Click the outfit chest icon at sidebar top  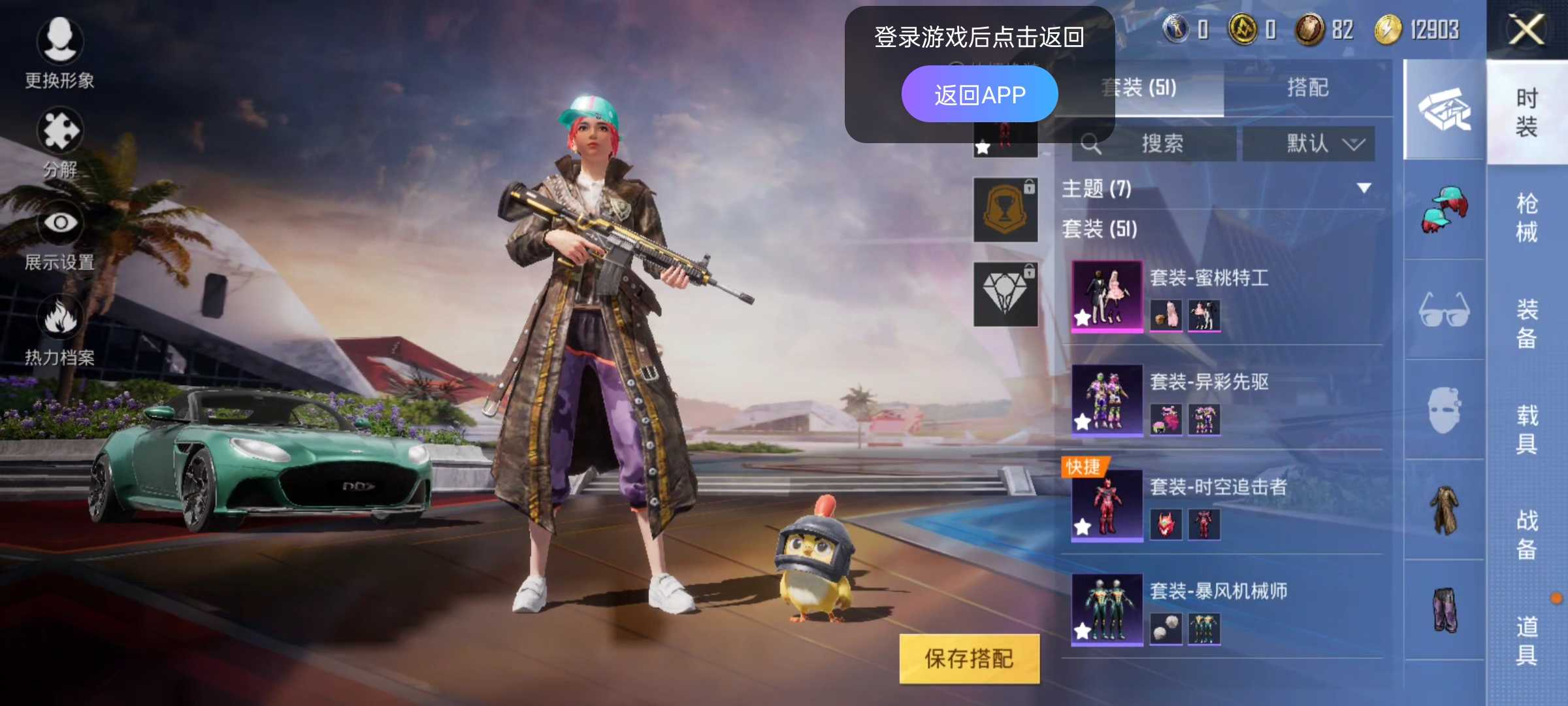coord(1444,114)
